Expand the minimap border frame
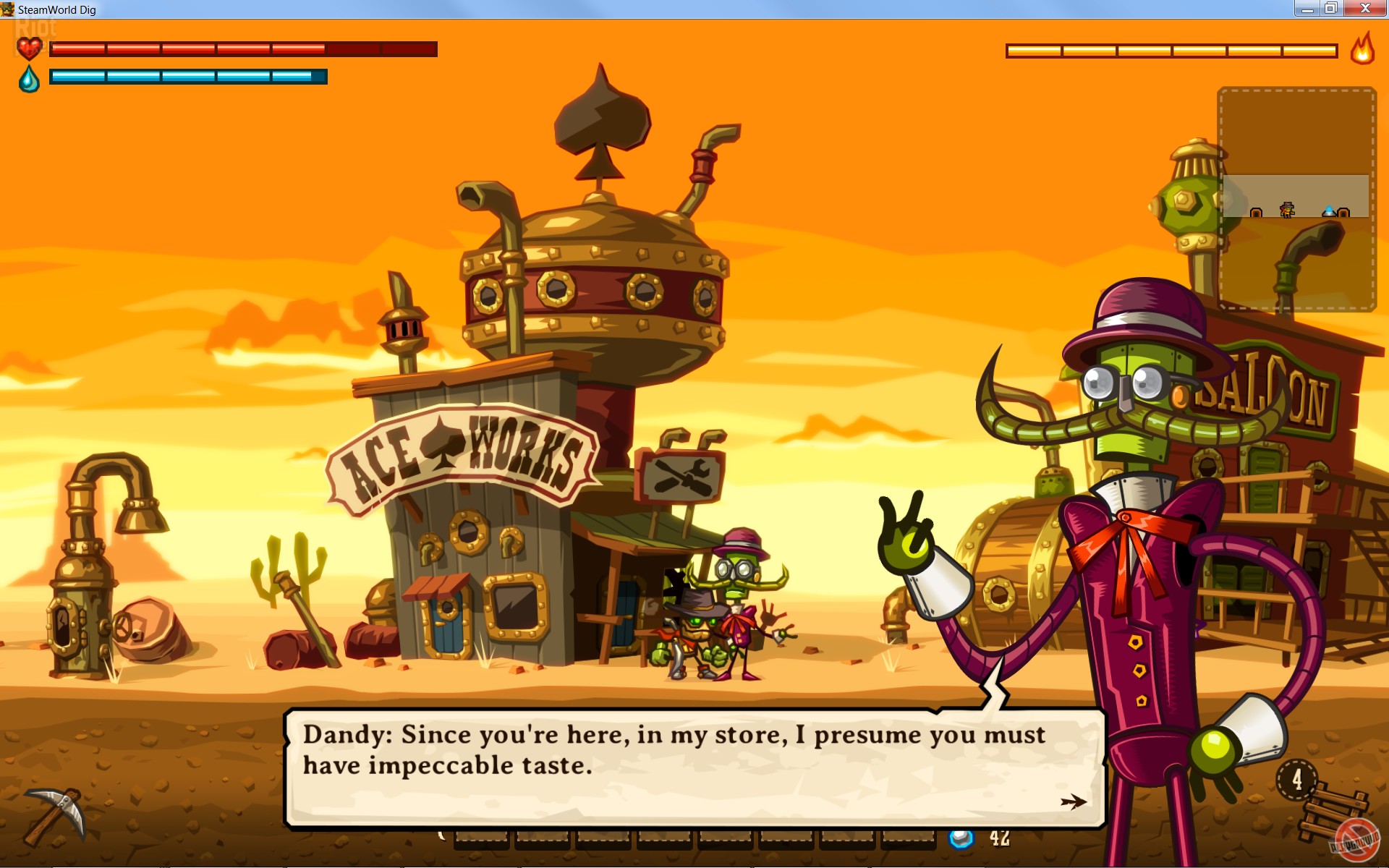Image resolution: width=1389 pixels, height=868 pixels. pyautogui.click(x=1297, y=195)
